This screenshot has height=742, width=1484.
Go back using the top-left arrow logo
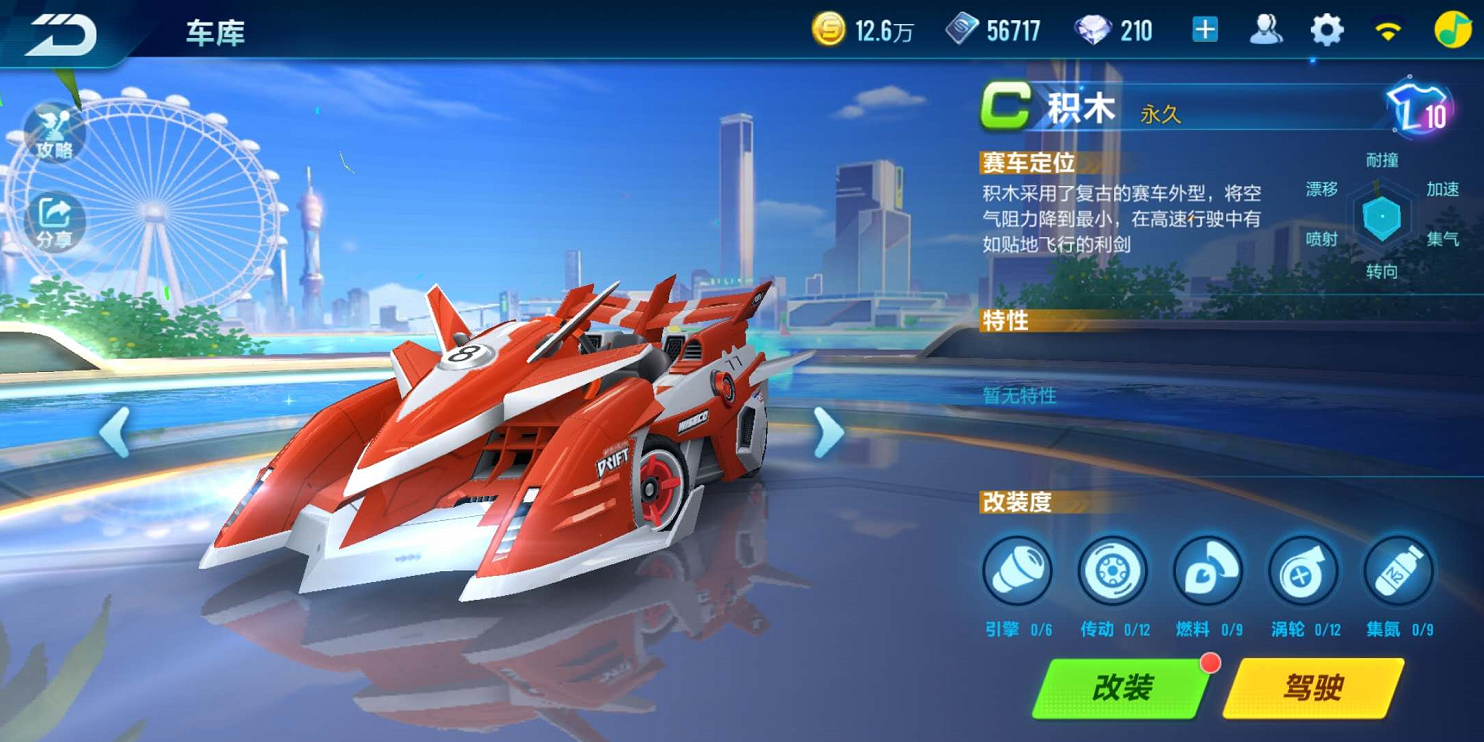62,33
